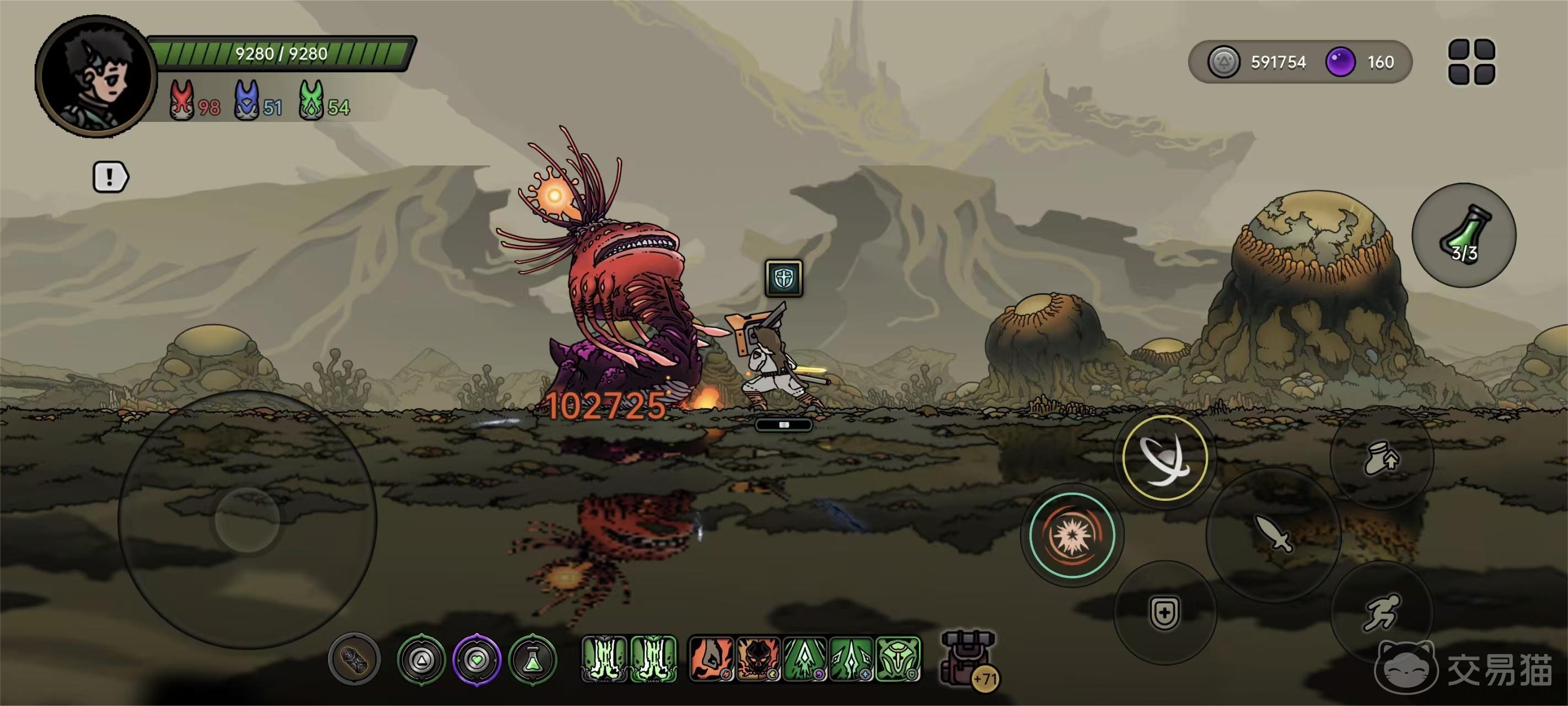Tap the silver coin currency icon
Image resolution: width=1568 pixels, height=706 pixels.
point(1223,62)
